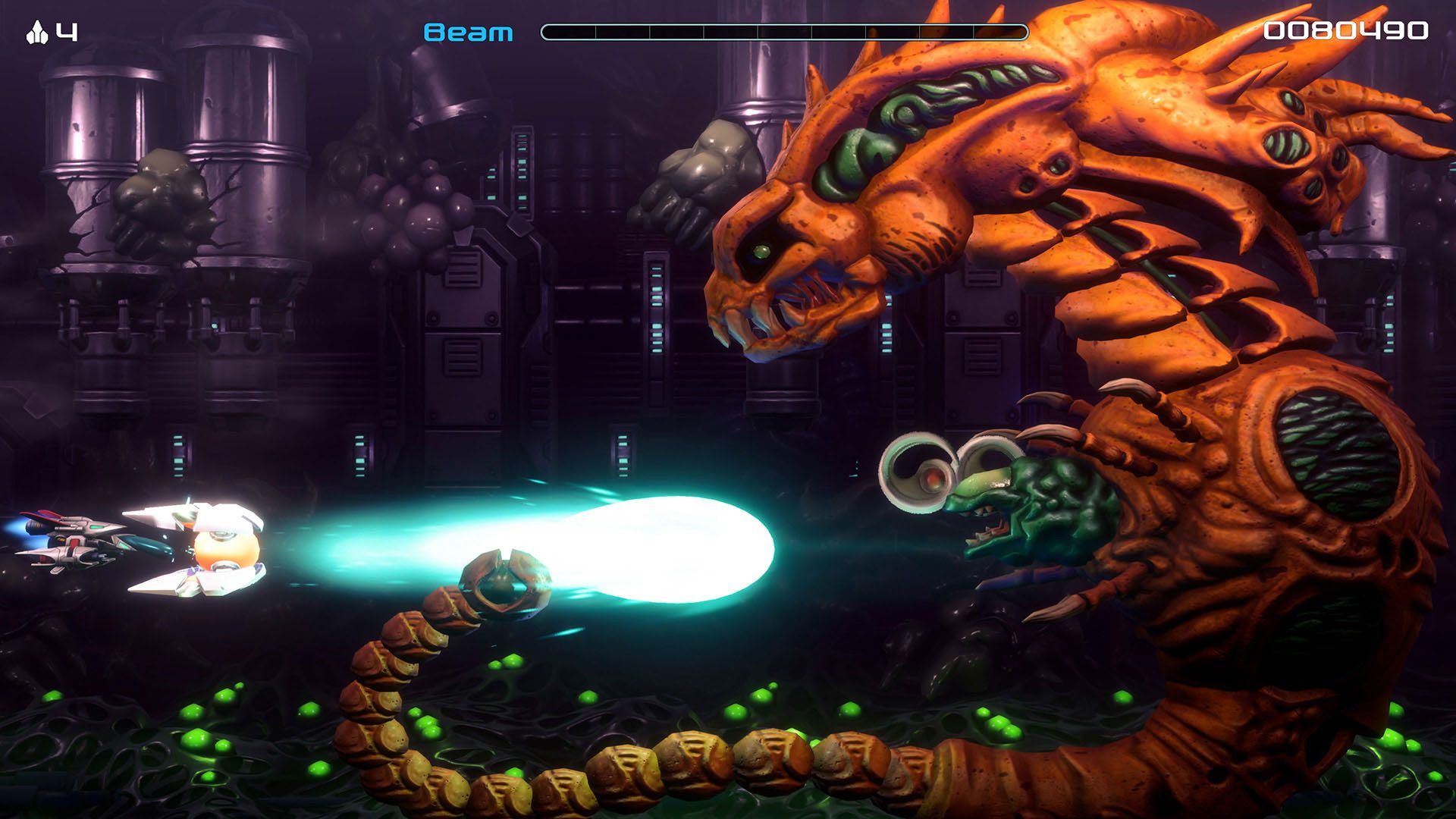
Task: Click the lives counter number 4
Action: [x=67, y=30]
